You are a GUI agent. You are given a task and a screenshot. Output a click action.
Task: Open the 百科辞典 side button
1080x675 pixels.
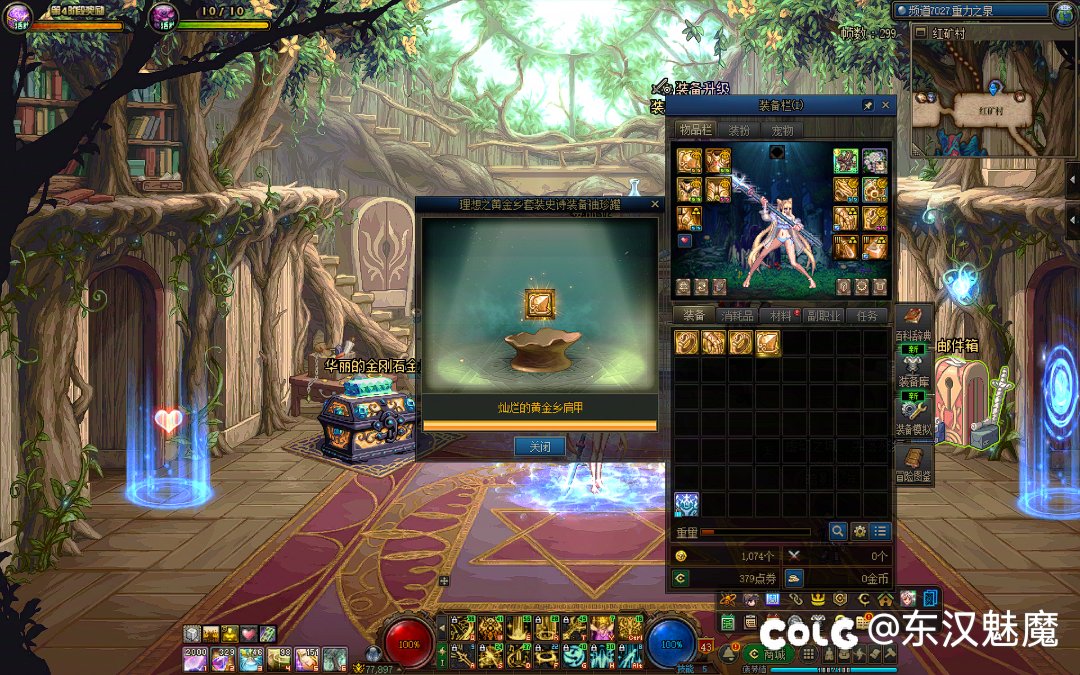(912, 328)
